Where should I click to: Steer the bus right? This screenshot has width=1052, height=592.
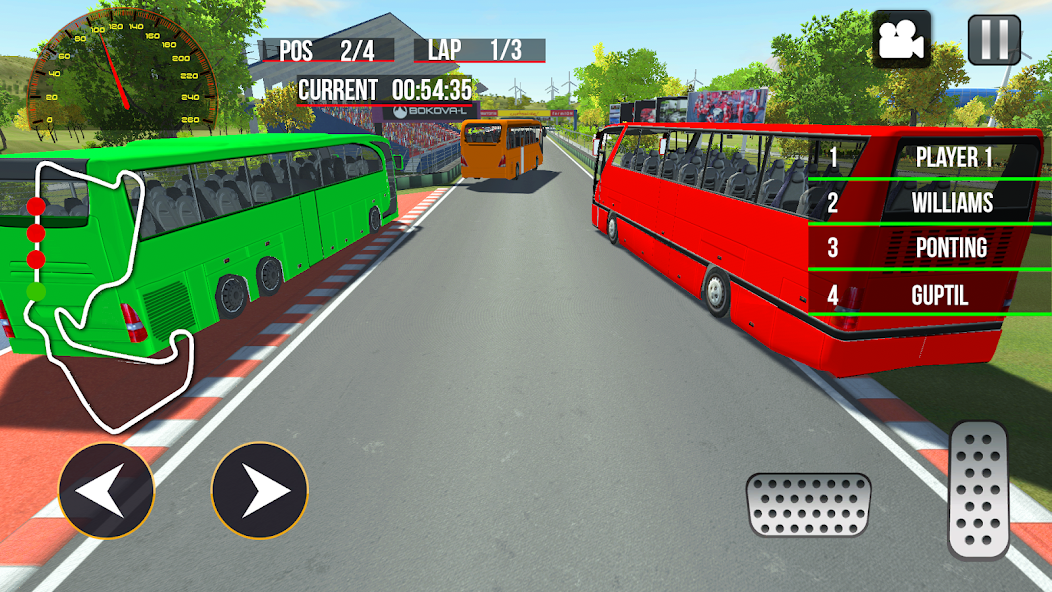[259, 491]
